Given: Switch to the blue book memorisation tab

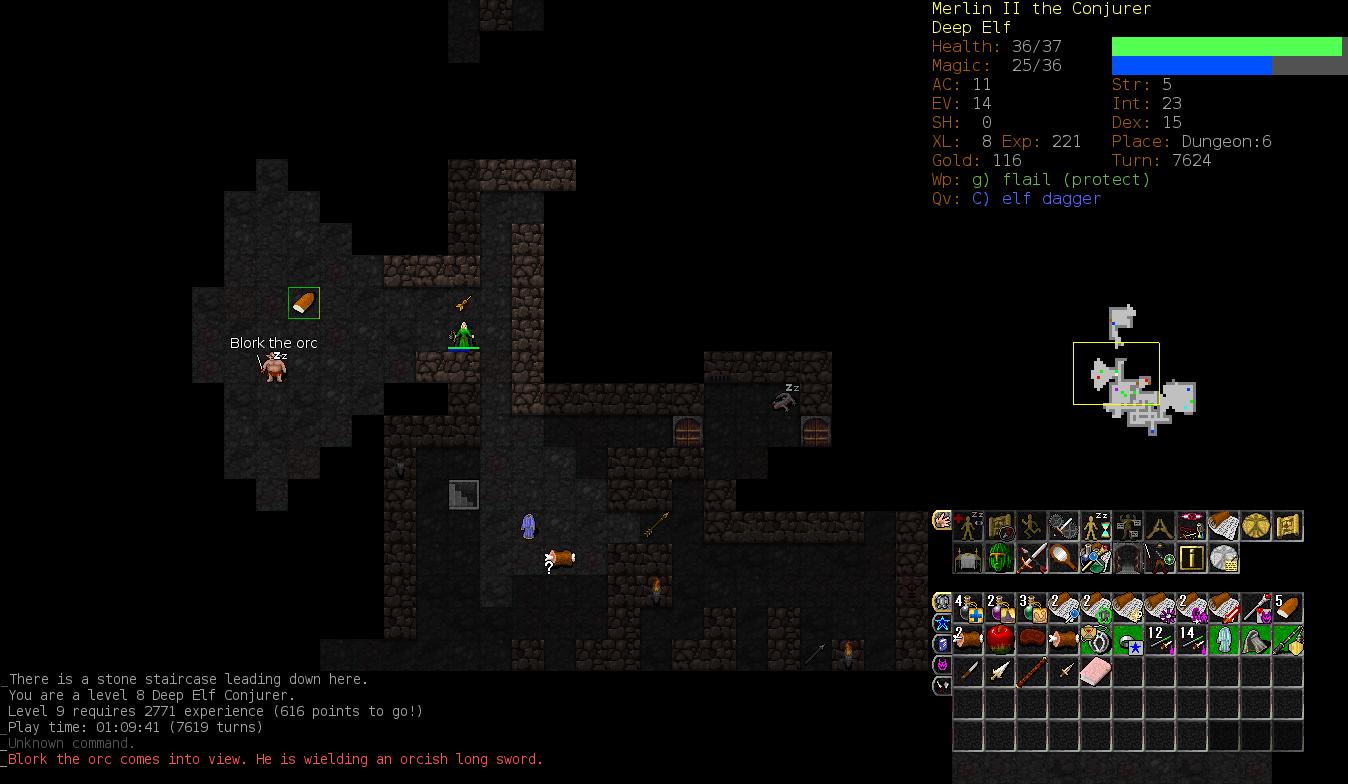Looking at the screenshot, I should (942, 644).
